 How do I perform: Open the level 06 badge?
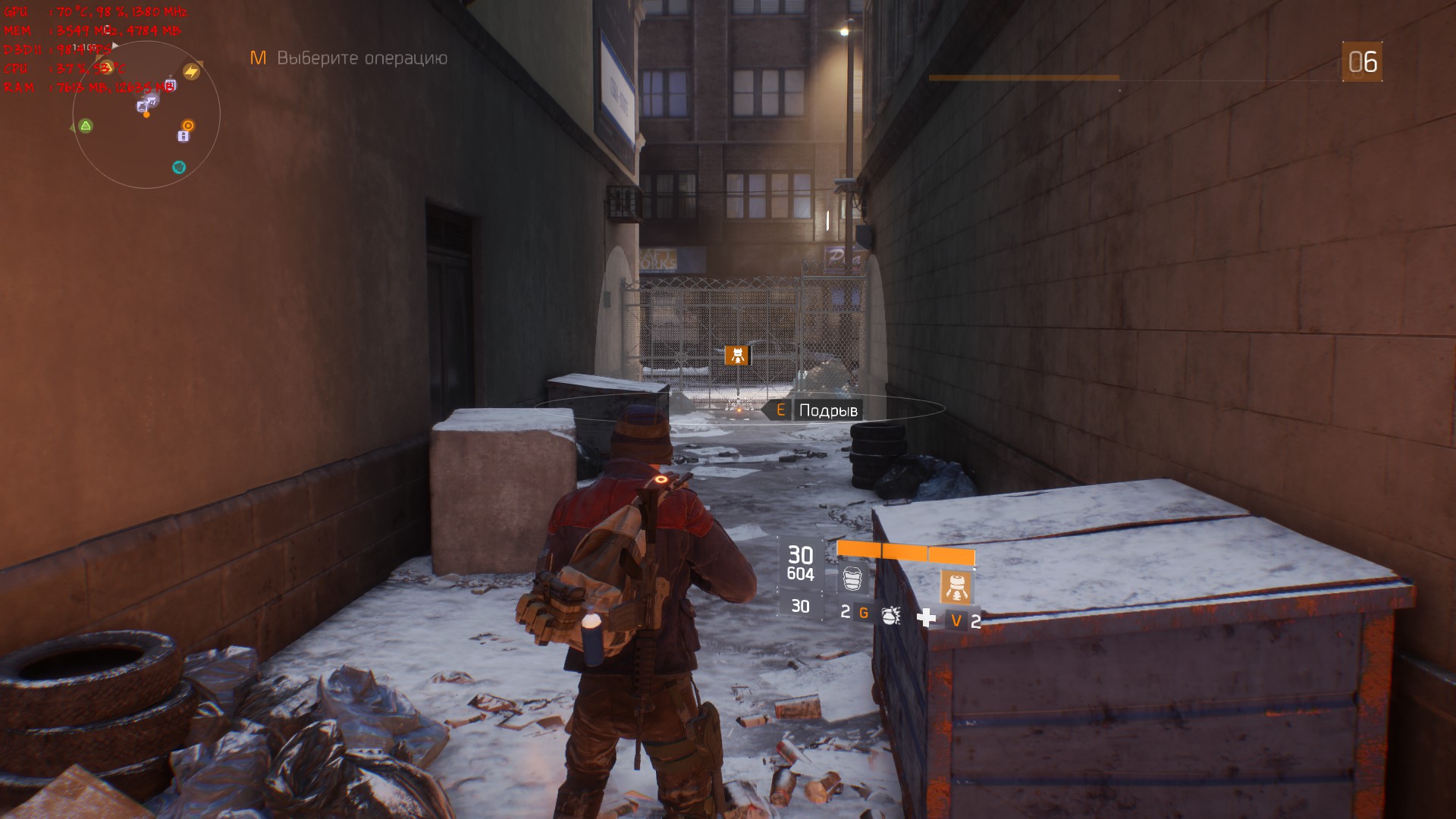[1362, 62]
